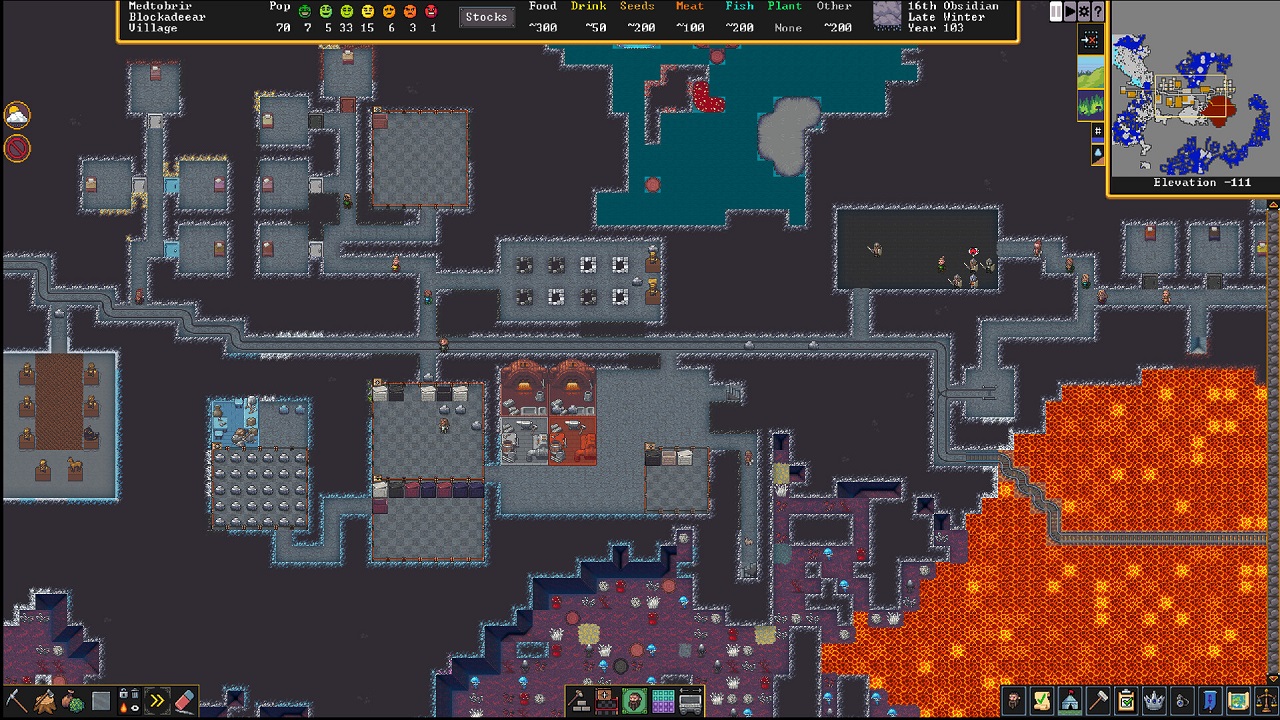
Task: Expand extra tools with the double chevron
Action: (157, 700)
